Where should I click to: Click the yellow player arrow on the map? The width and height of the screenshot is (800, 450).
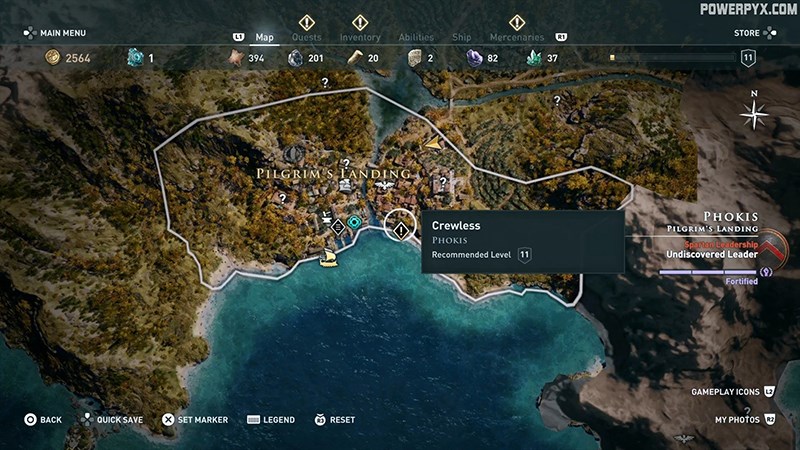click(433, 145)
